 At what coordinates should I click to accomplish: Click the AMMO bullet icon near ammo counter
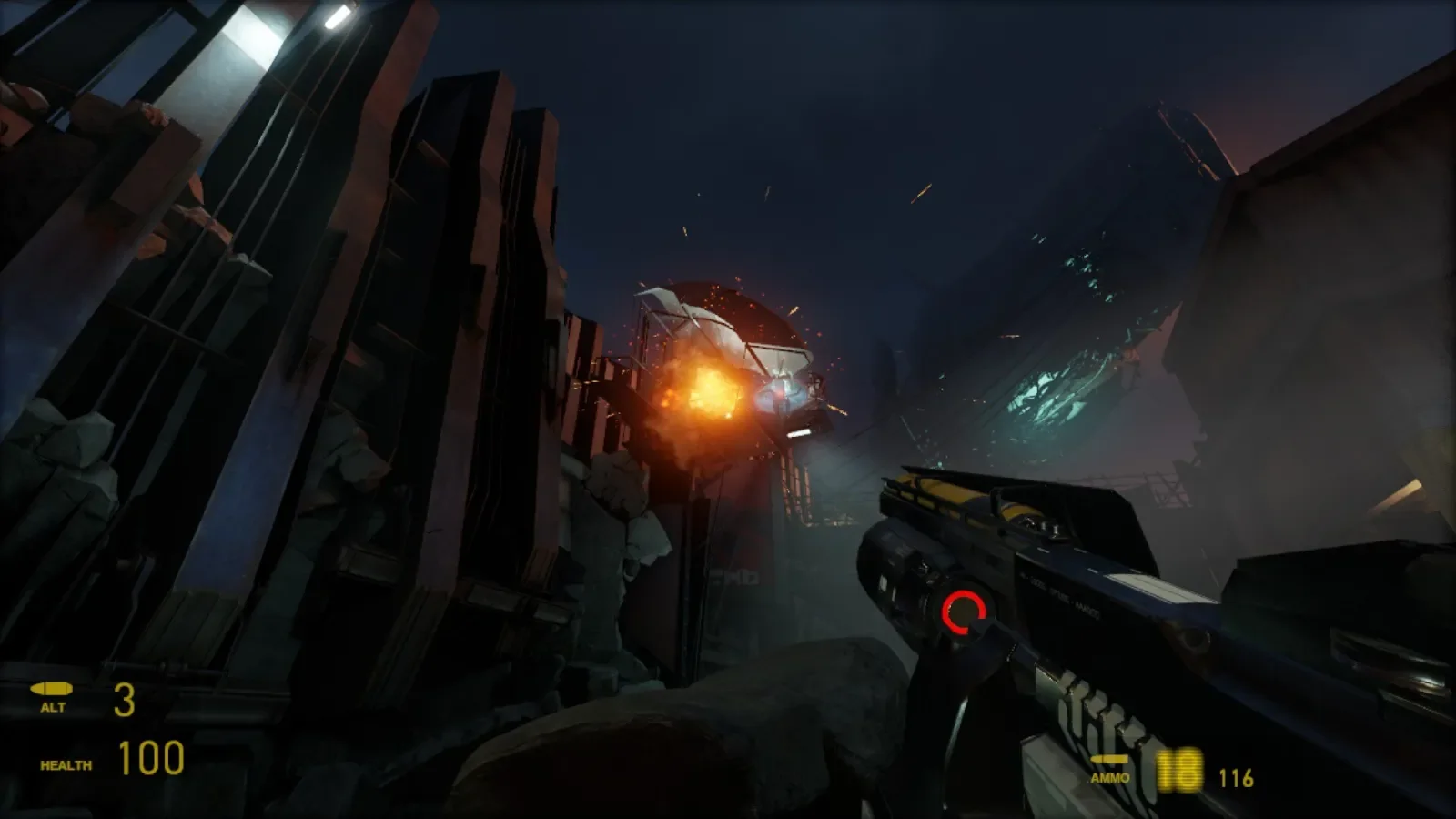(1108, 757)
